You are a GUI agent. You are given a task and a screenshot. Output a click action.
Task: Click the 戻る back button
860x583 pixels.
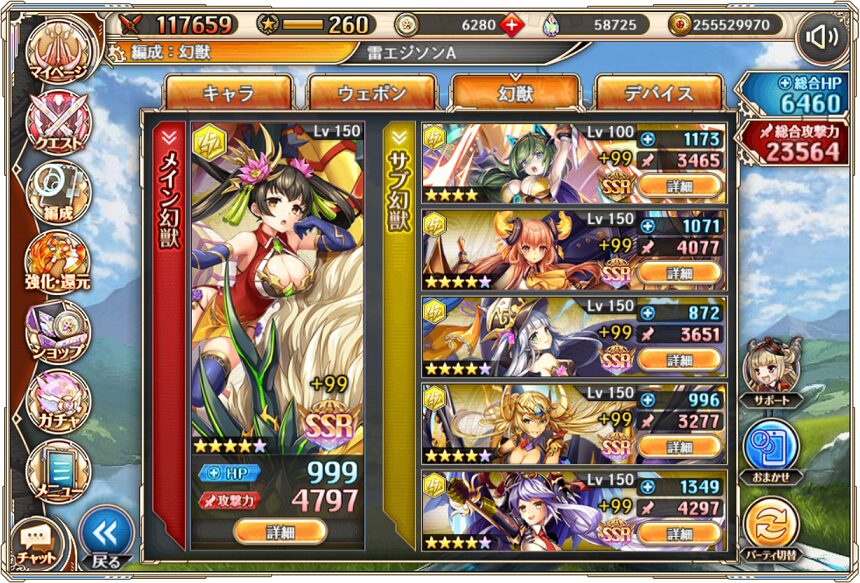click(x=105, y=537)
